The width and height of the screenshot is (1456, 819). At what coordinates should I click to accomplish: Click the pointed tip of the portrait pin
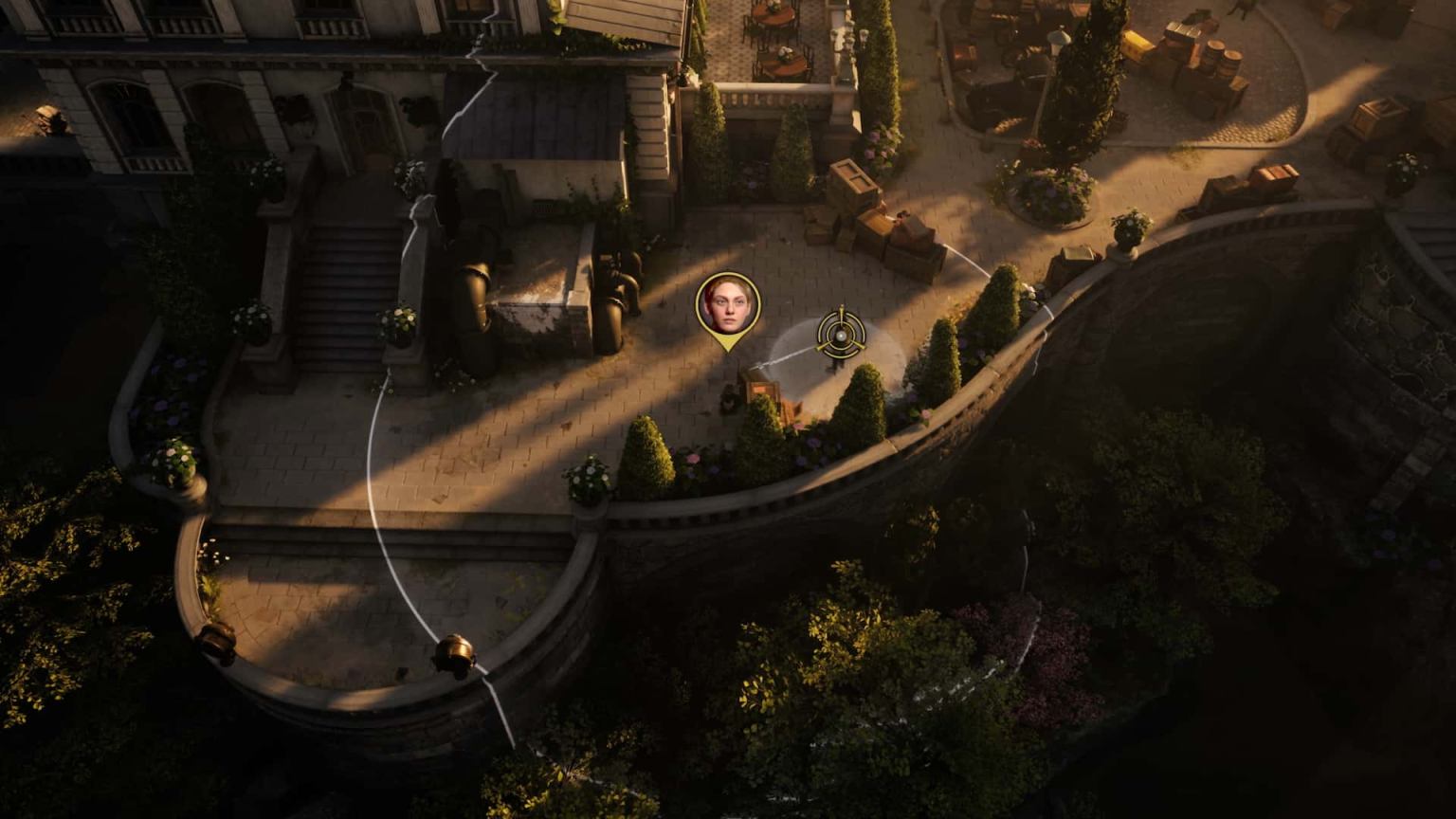[727, 351]
